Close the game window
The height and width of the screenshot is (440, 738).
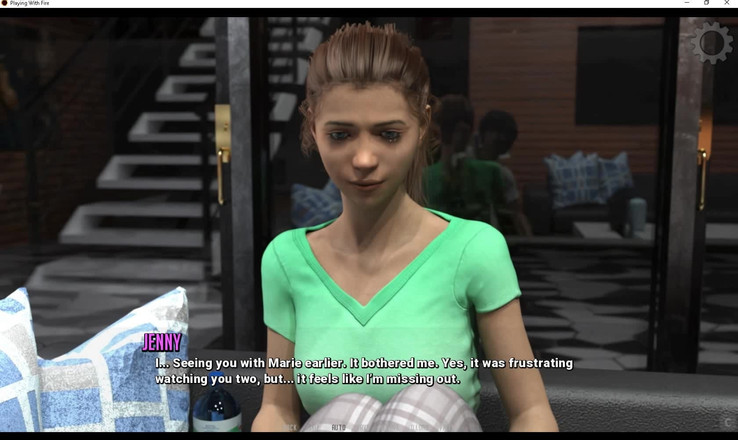[x=727, y=3]
